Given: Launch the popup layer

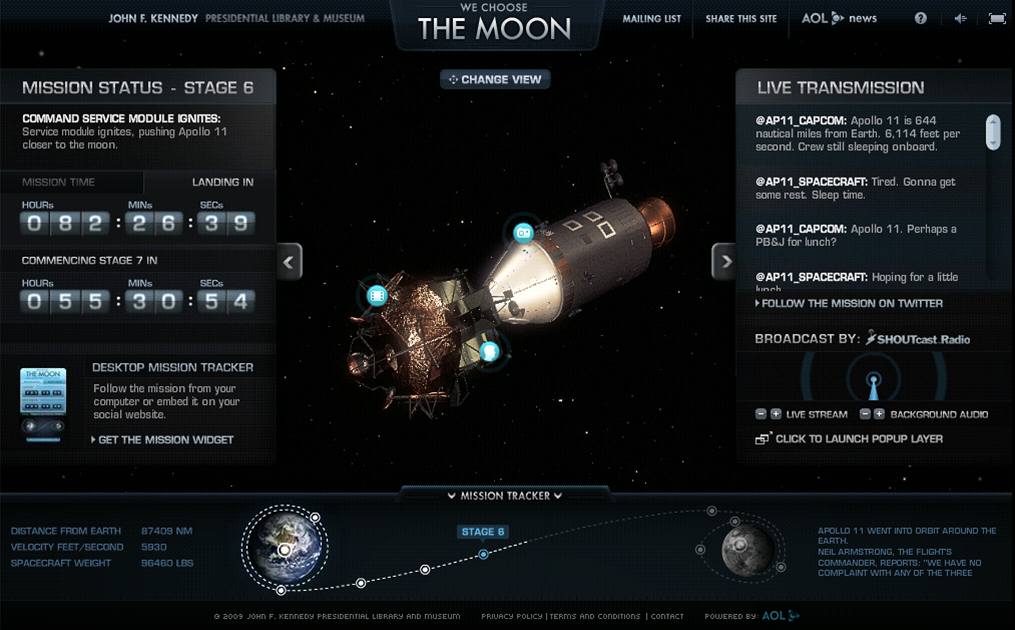Looking at the screenshot, I should tap(858, 439).
